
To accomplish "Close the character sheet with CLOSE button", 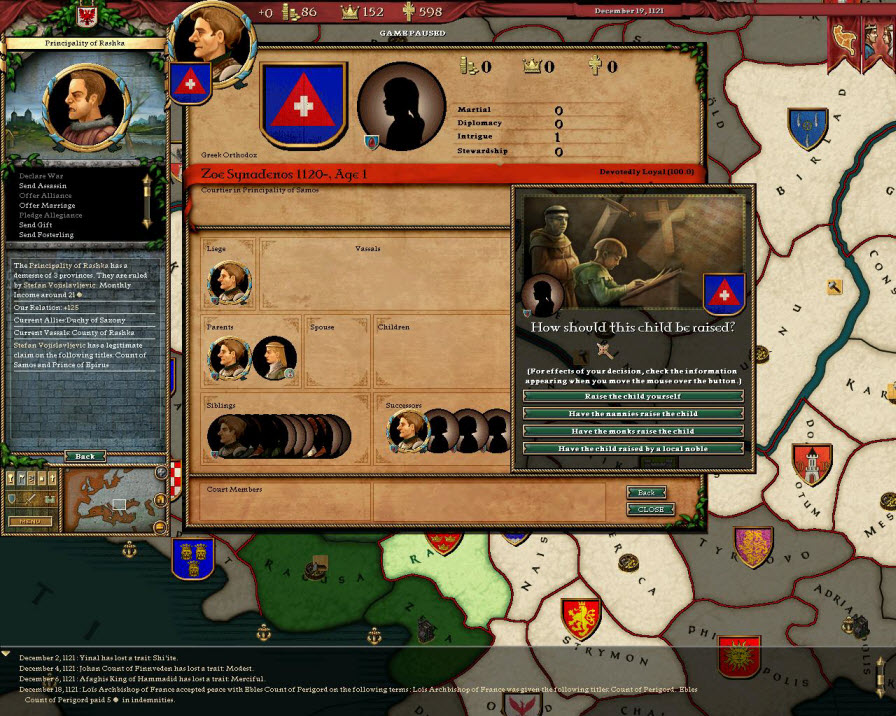I will point(650,509).
